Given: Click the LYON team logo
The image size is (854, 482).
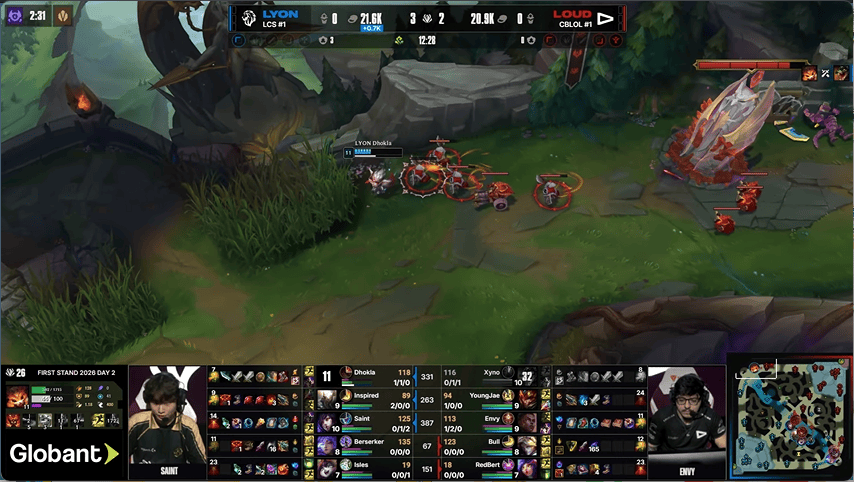Looking at the screenshot, I should tap(248, 18).
